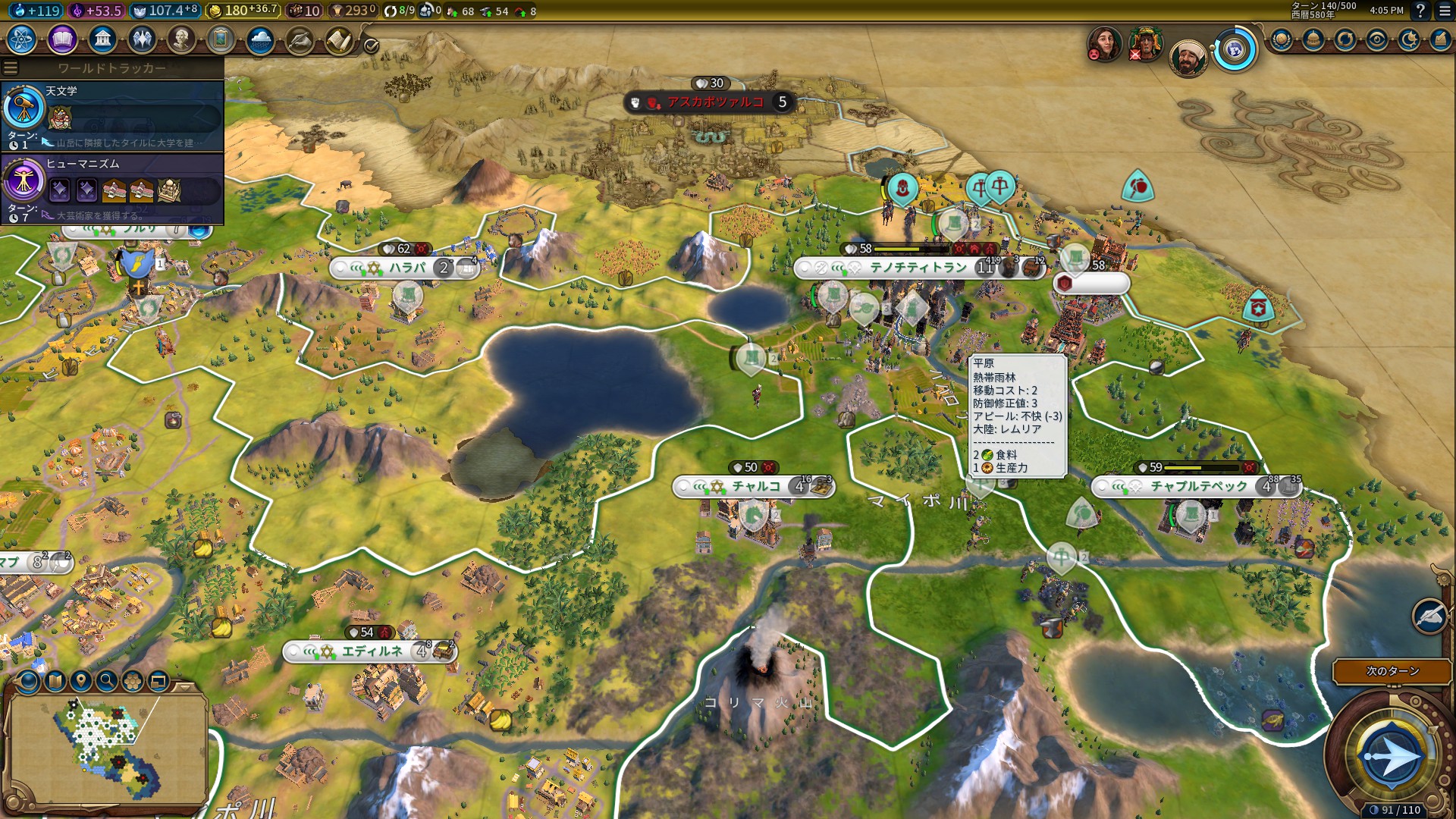Open the Great Works painting icon
The height and width of the screenshot is (819, 1456).
221,39
